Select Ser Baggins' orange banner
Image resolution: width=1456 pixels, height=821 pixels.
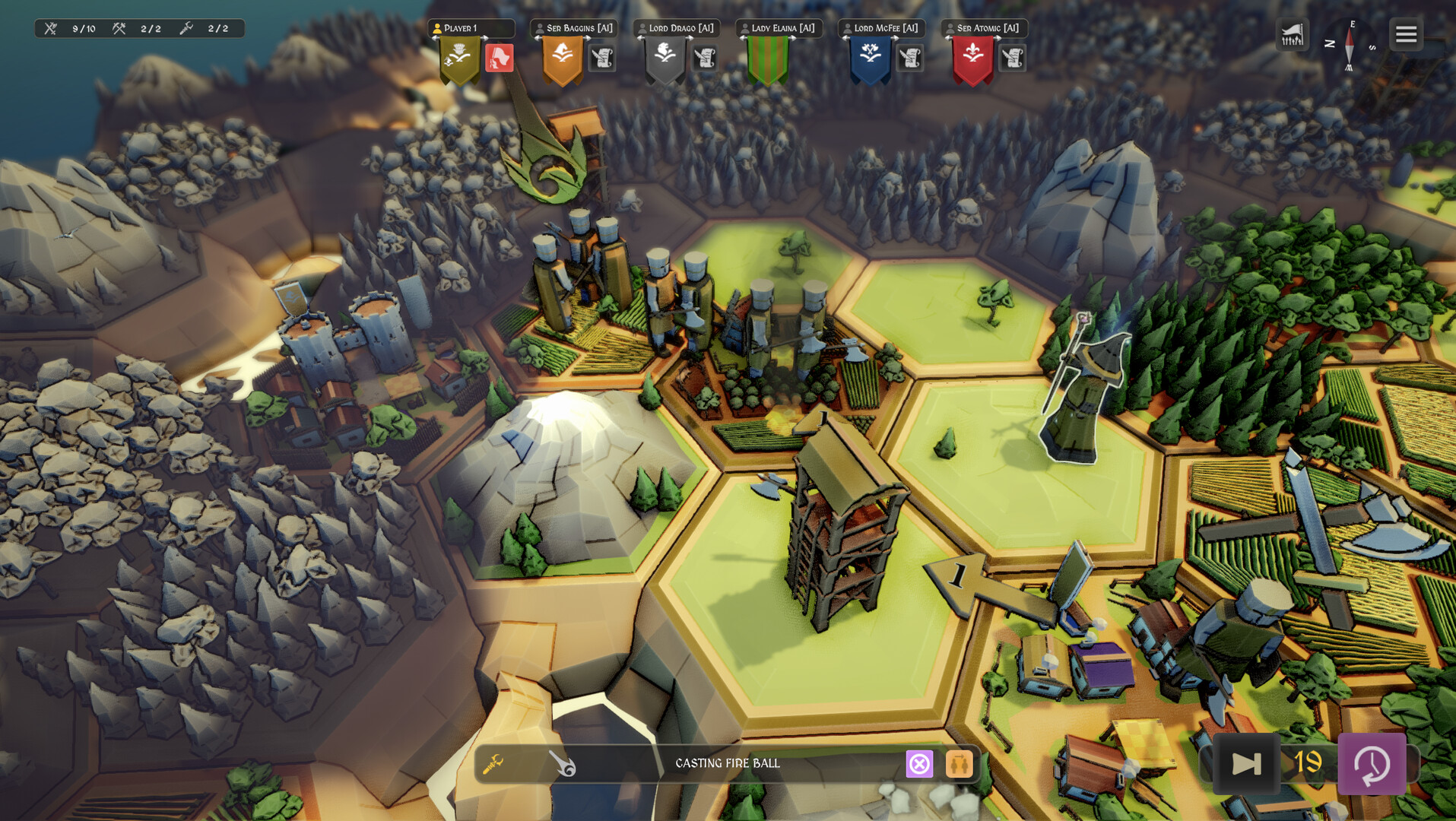click(563, 59)
